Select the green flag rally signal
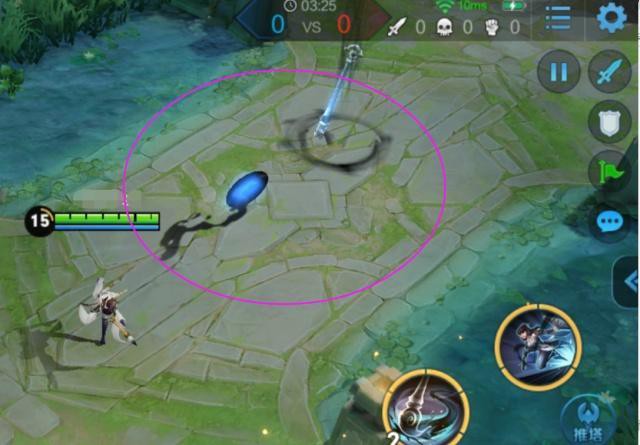Image resolution: width=640 pixels, height=445 pixels. click(x=608, y=171)
